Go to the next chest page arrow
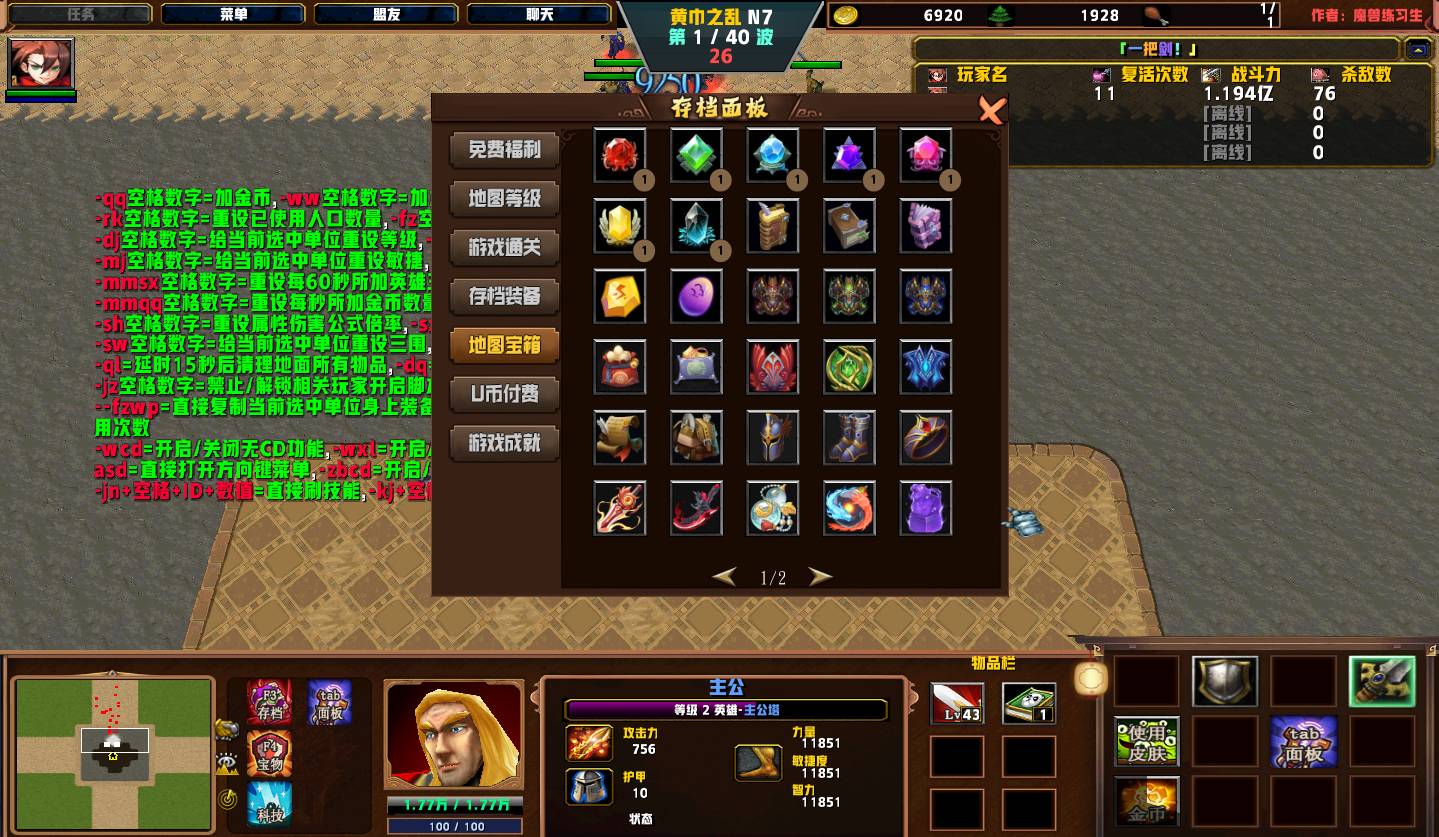 820,577
